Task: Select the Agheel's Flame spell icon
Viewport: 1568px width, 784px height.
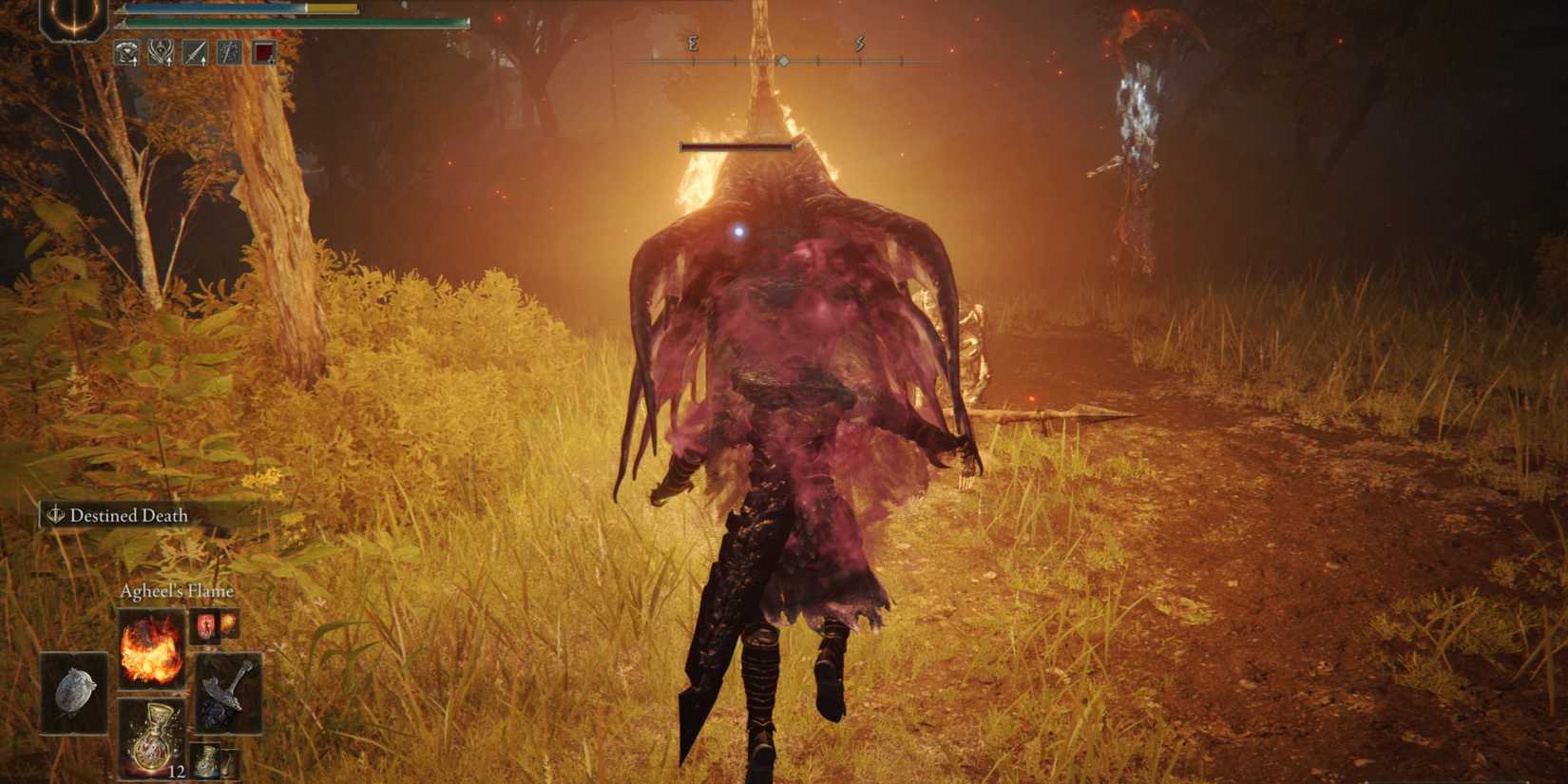Action: [150, 649]
